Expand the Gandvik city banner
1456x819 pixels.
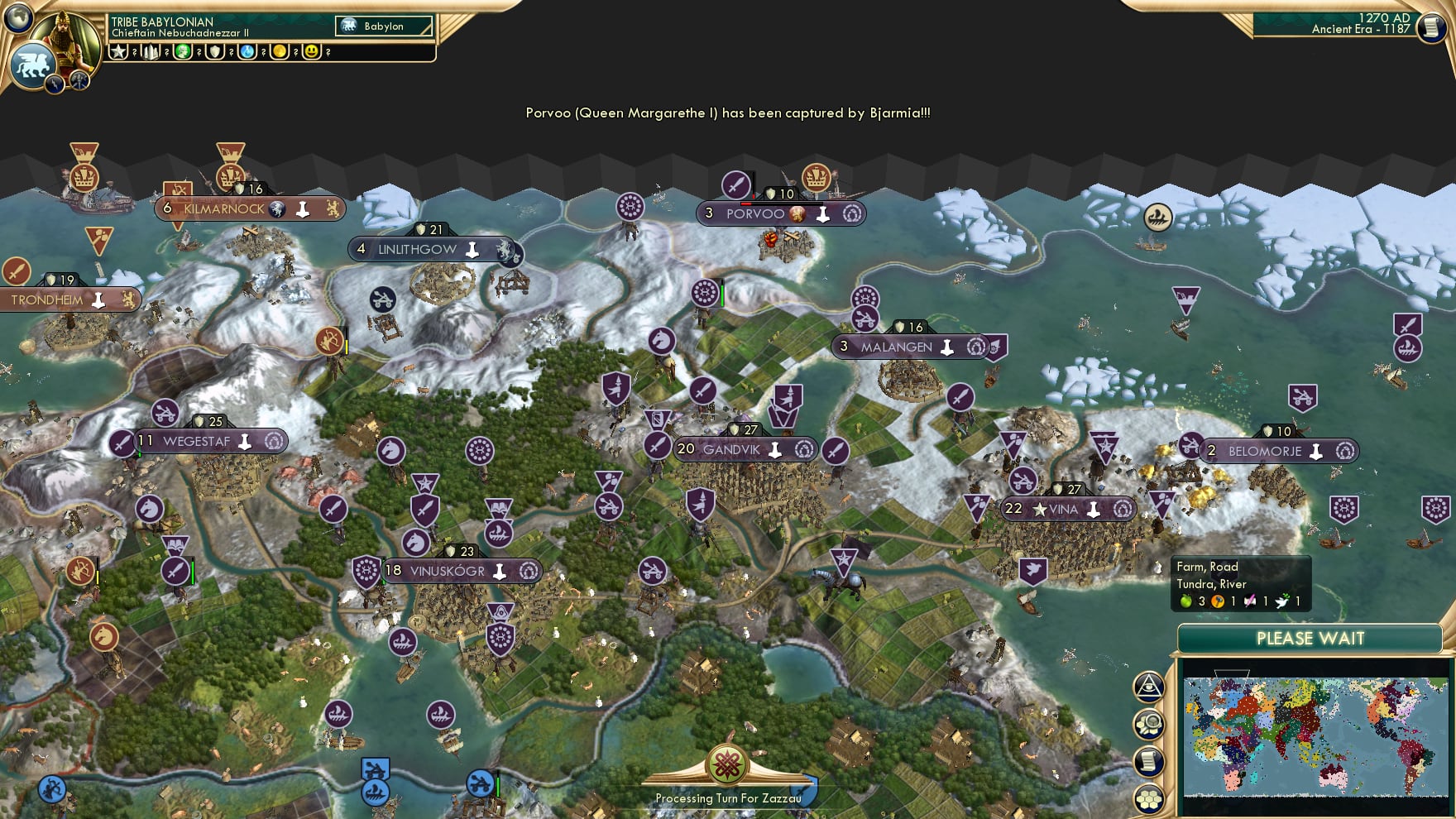(744, 449)
